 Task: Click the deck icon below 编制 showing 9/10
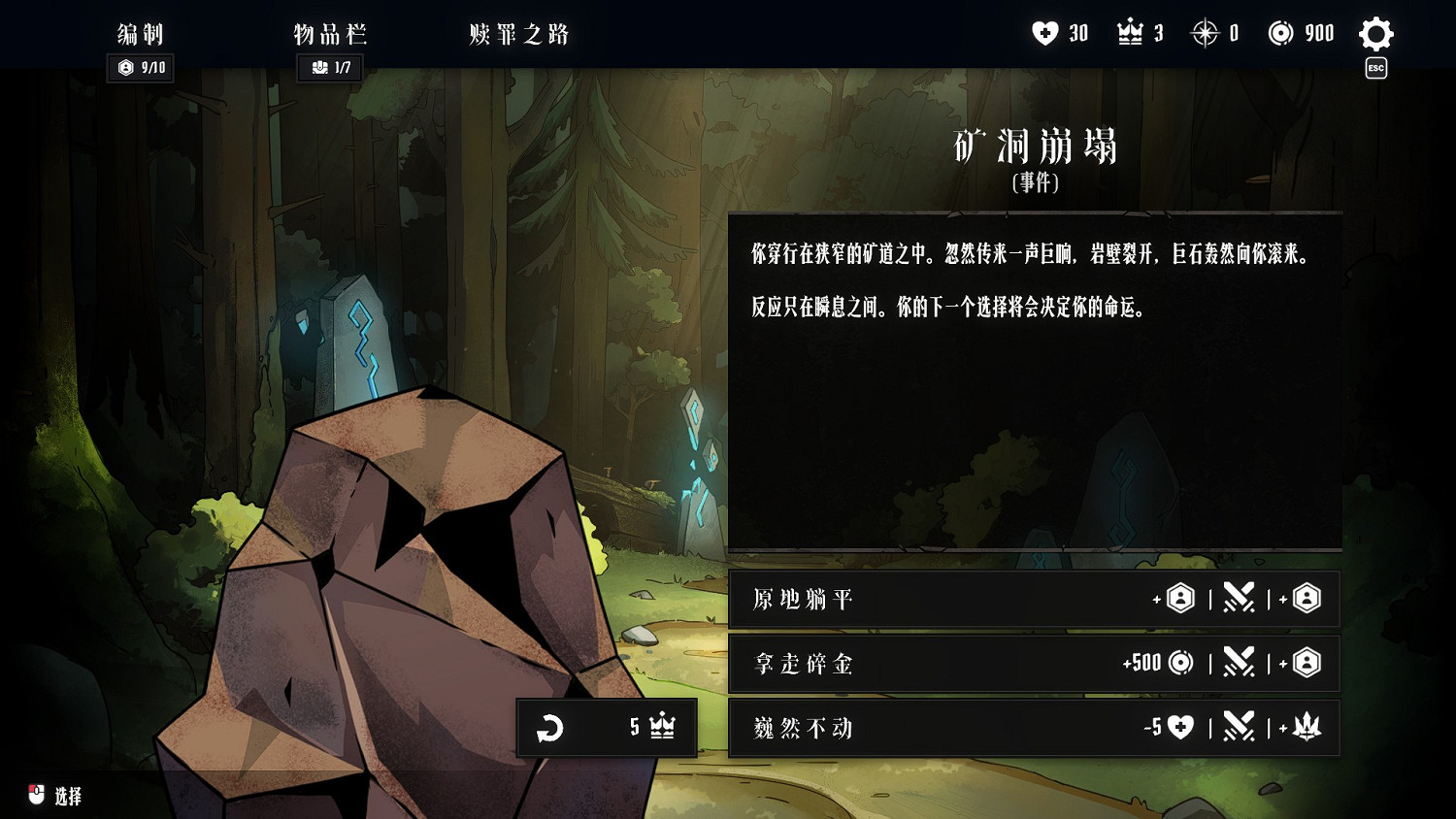(140, 68)
